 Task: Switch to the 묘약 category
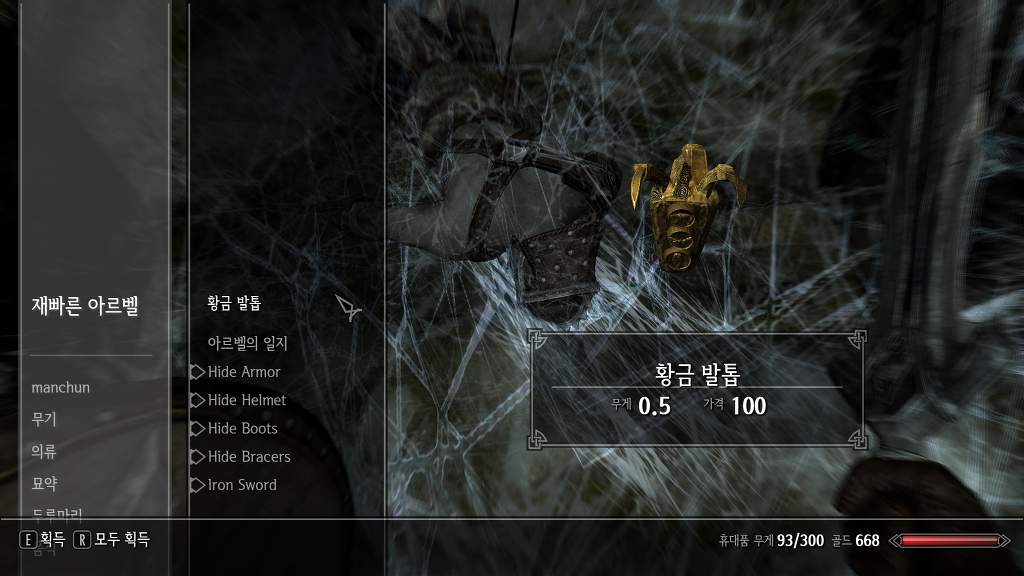click(x=44, y=484)
